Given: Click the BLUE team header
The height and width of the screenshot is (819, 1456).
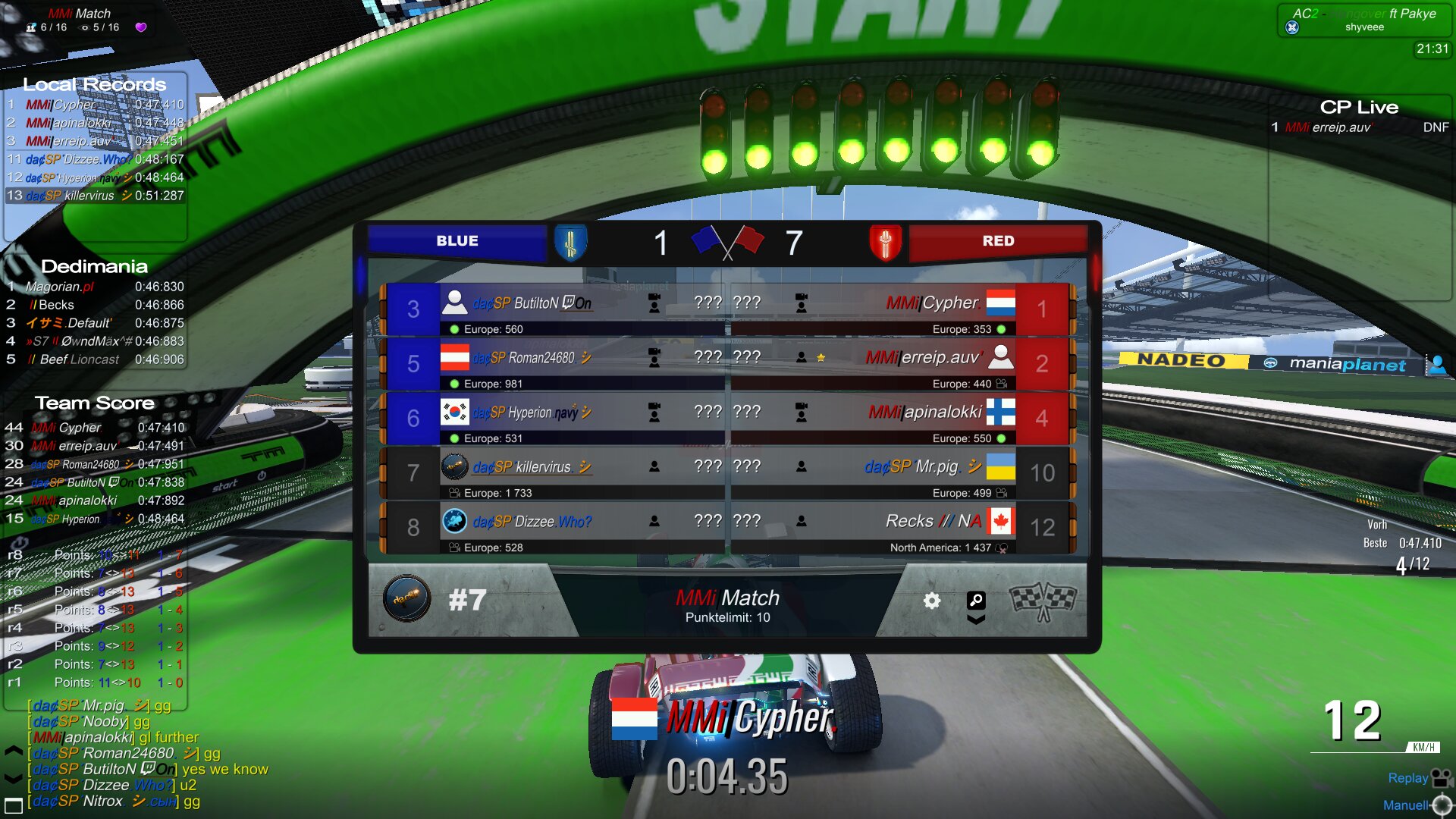Looking at the screenshot, I should pyautogui.click(x=457, y=241).
